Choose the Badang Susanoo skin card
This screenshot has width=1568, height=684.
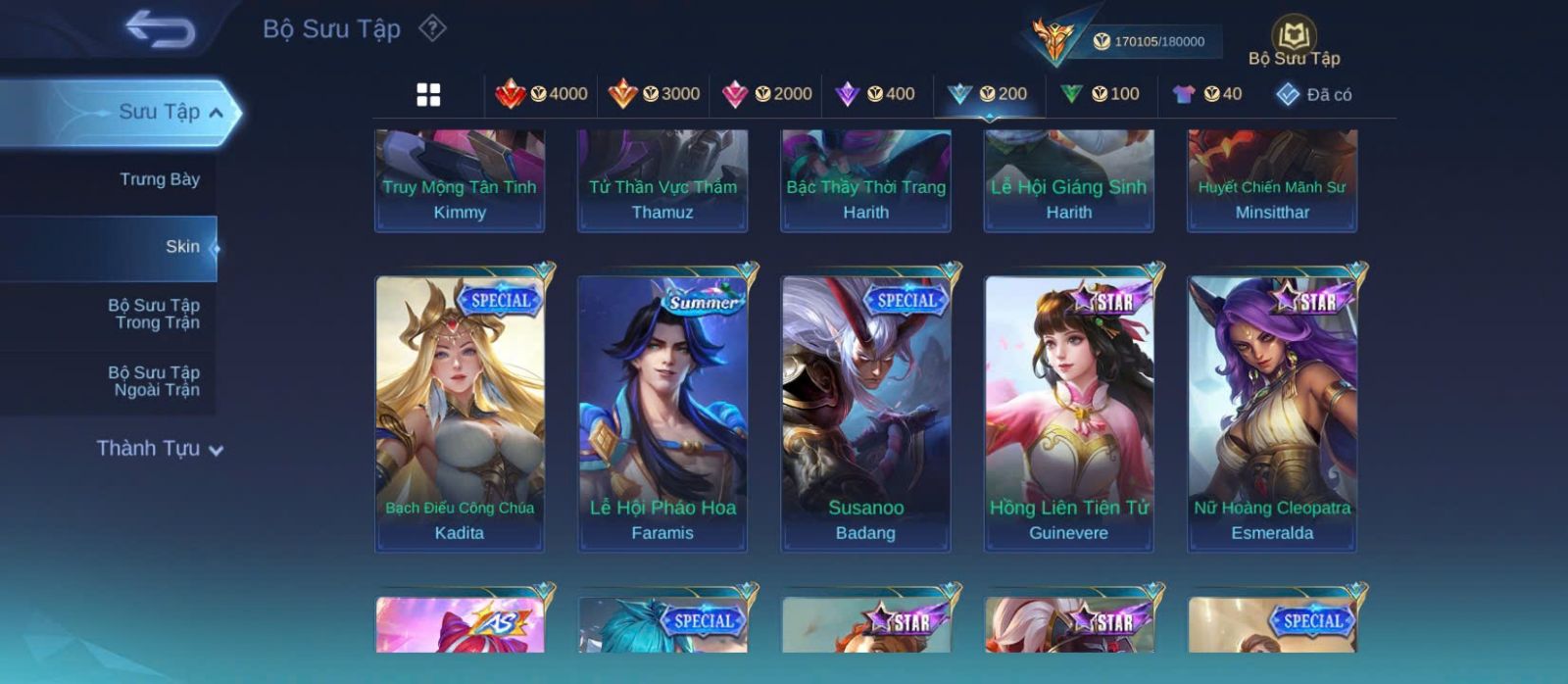tap(865, 412)
